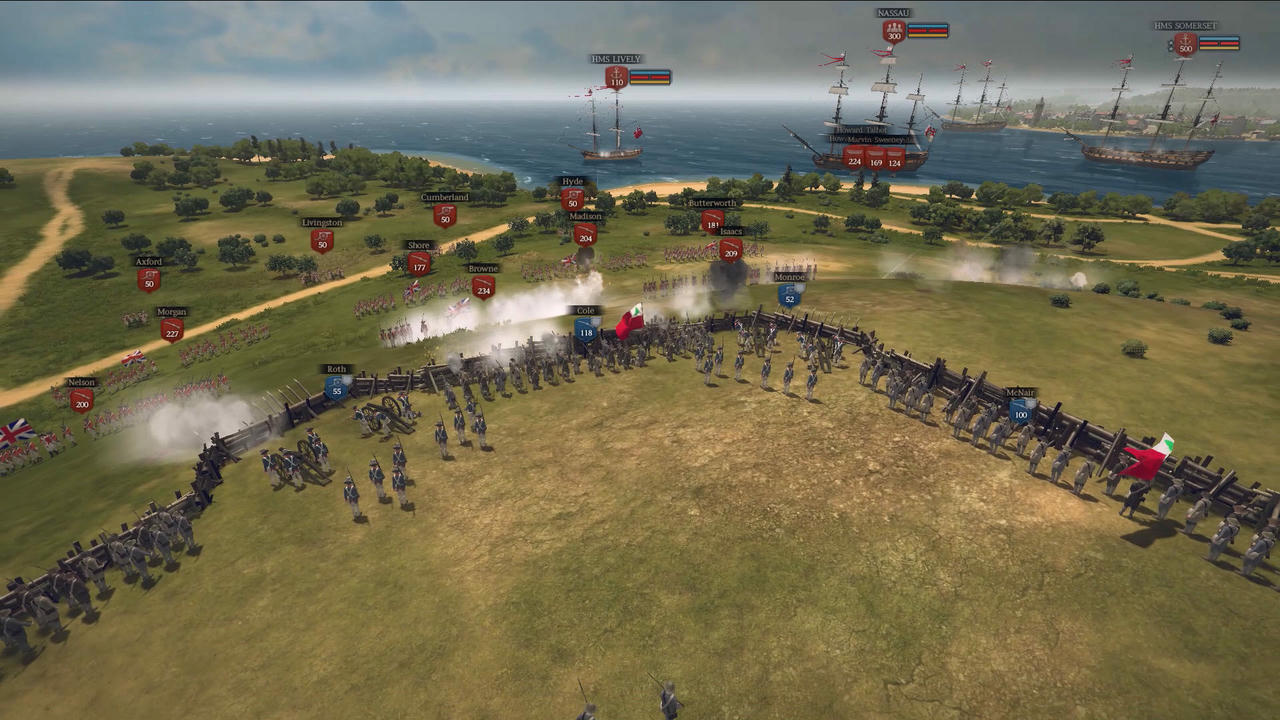
Task: Select the HMS Lively ship marker
Action: (x=616, y=78)
